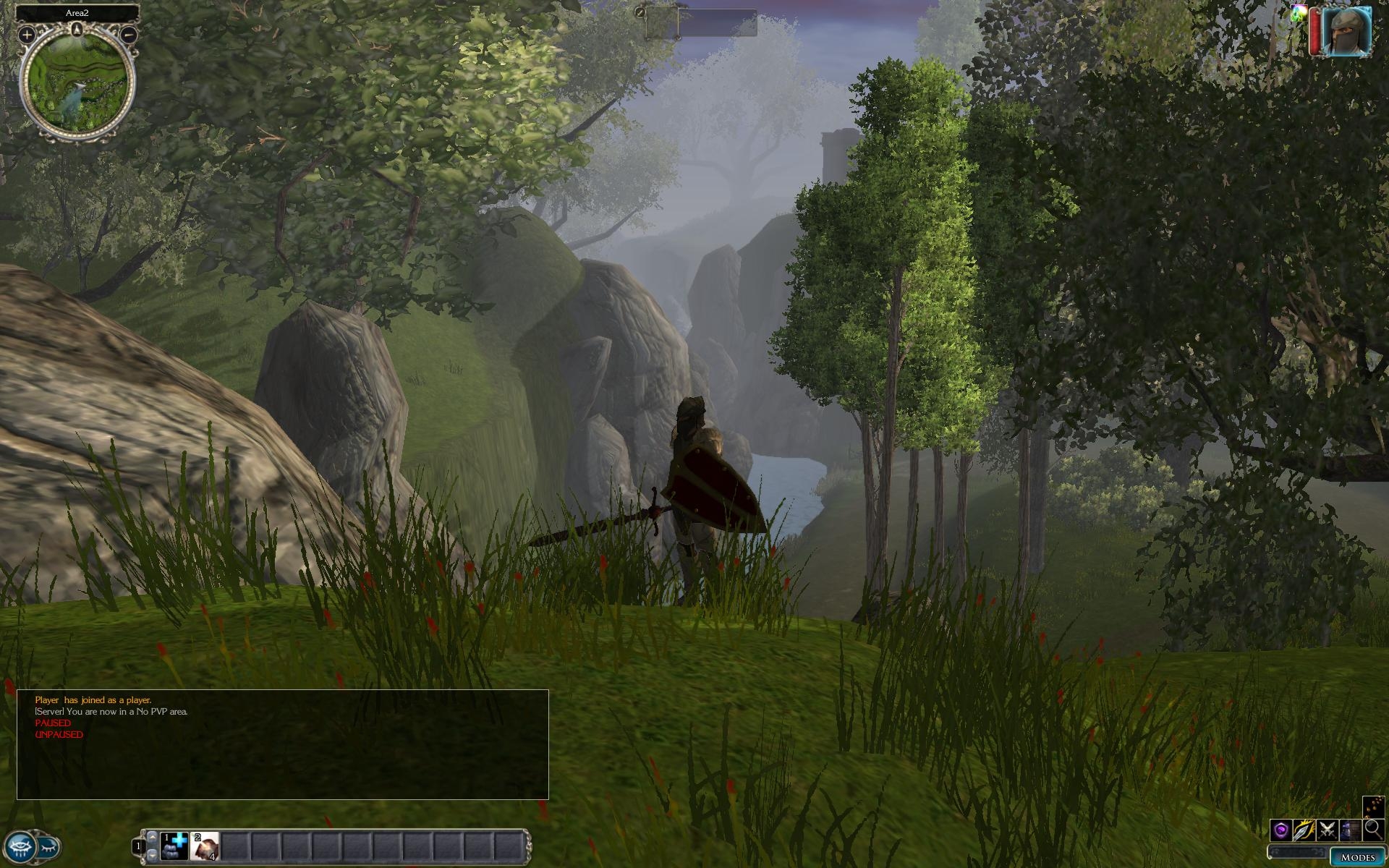Click the closed-eye icon button
This screenshot has height=868, width=1389.
coord(48,846)
